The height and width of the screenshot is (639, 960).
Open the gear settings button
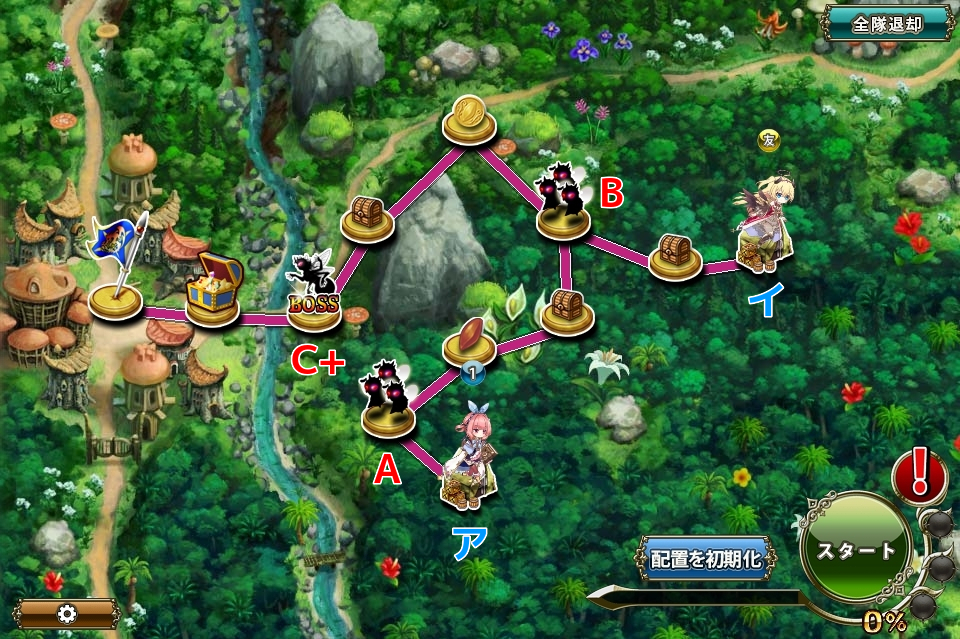(67, 613)
